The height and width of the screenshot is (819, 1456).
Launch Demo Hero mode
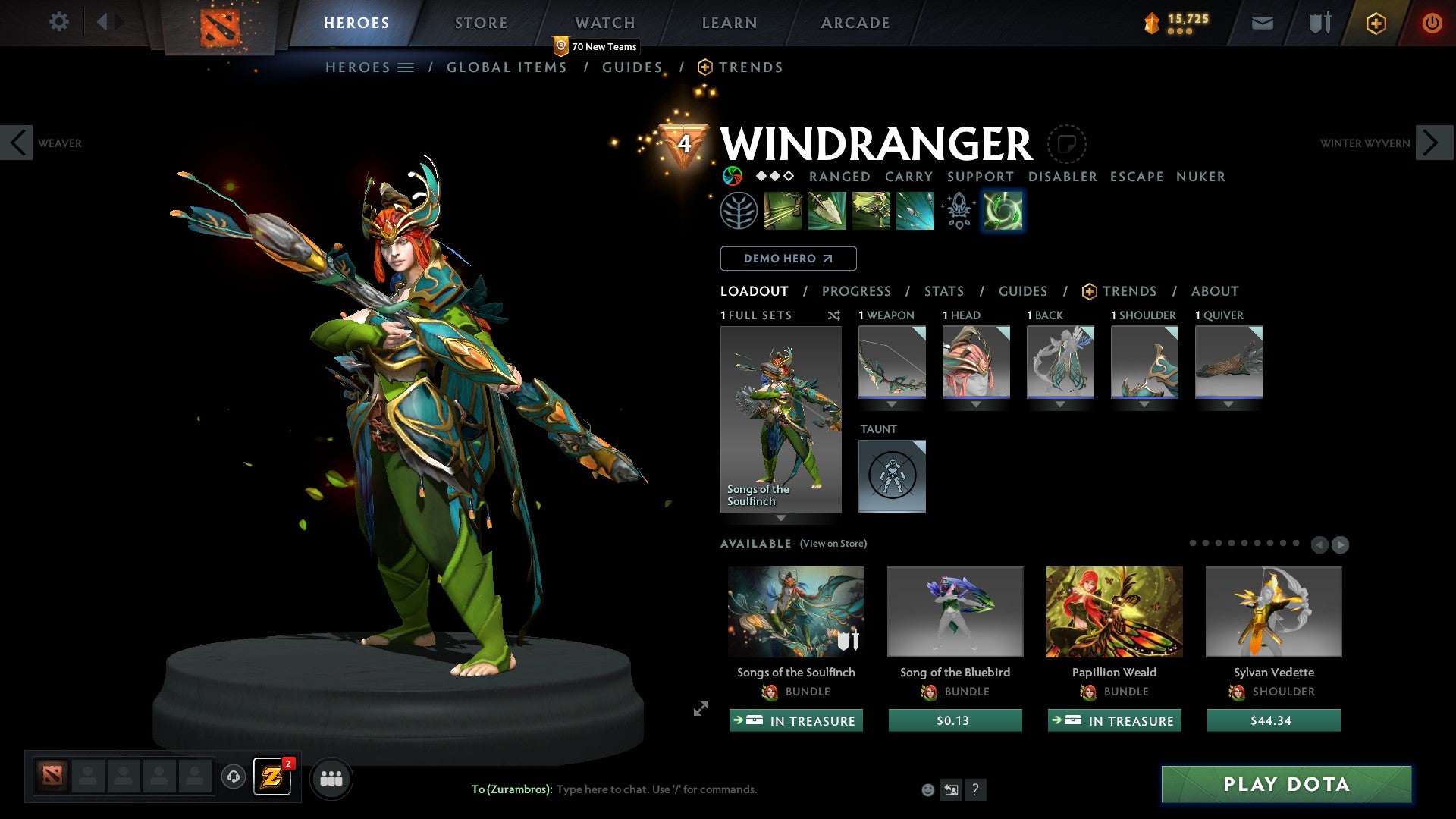[x=788, y=259]
